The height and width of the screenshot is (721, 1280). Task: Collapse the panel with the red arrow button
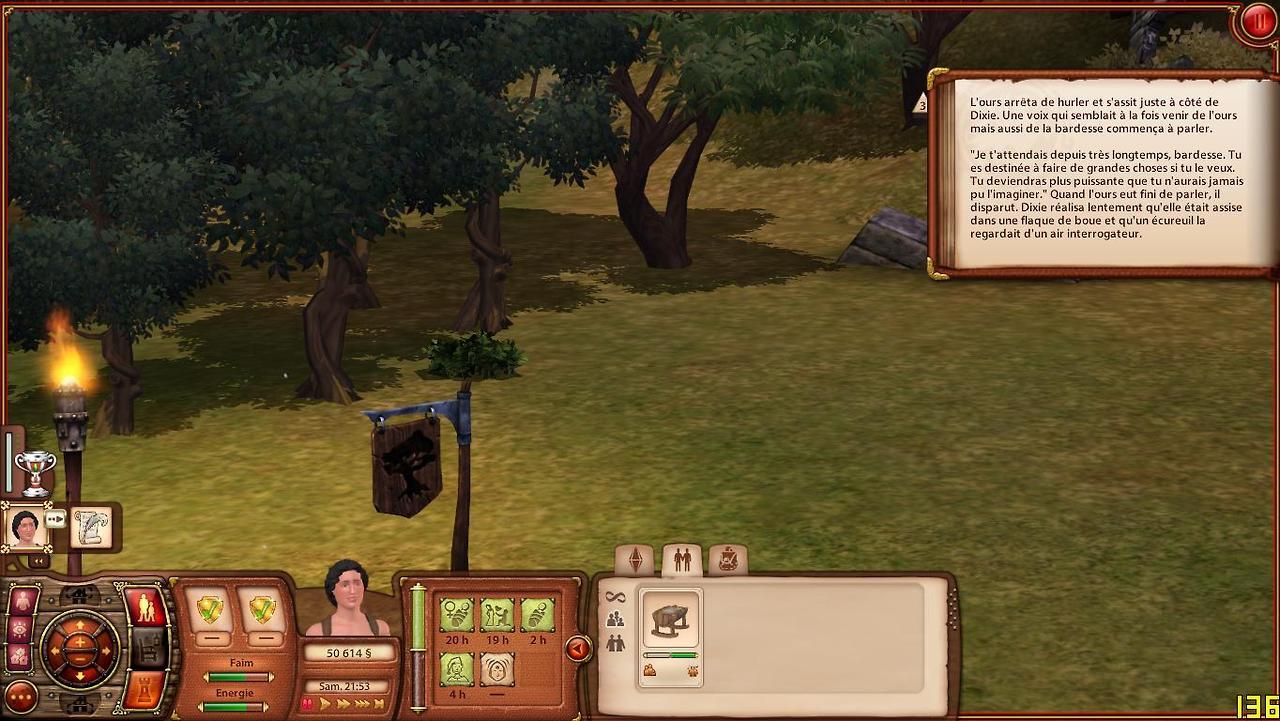point(577,650)
